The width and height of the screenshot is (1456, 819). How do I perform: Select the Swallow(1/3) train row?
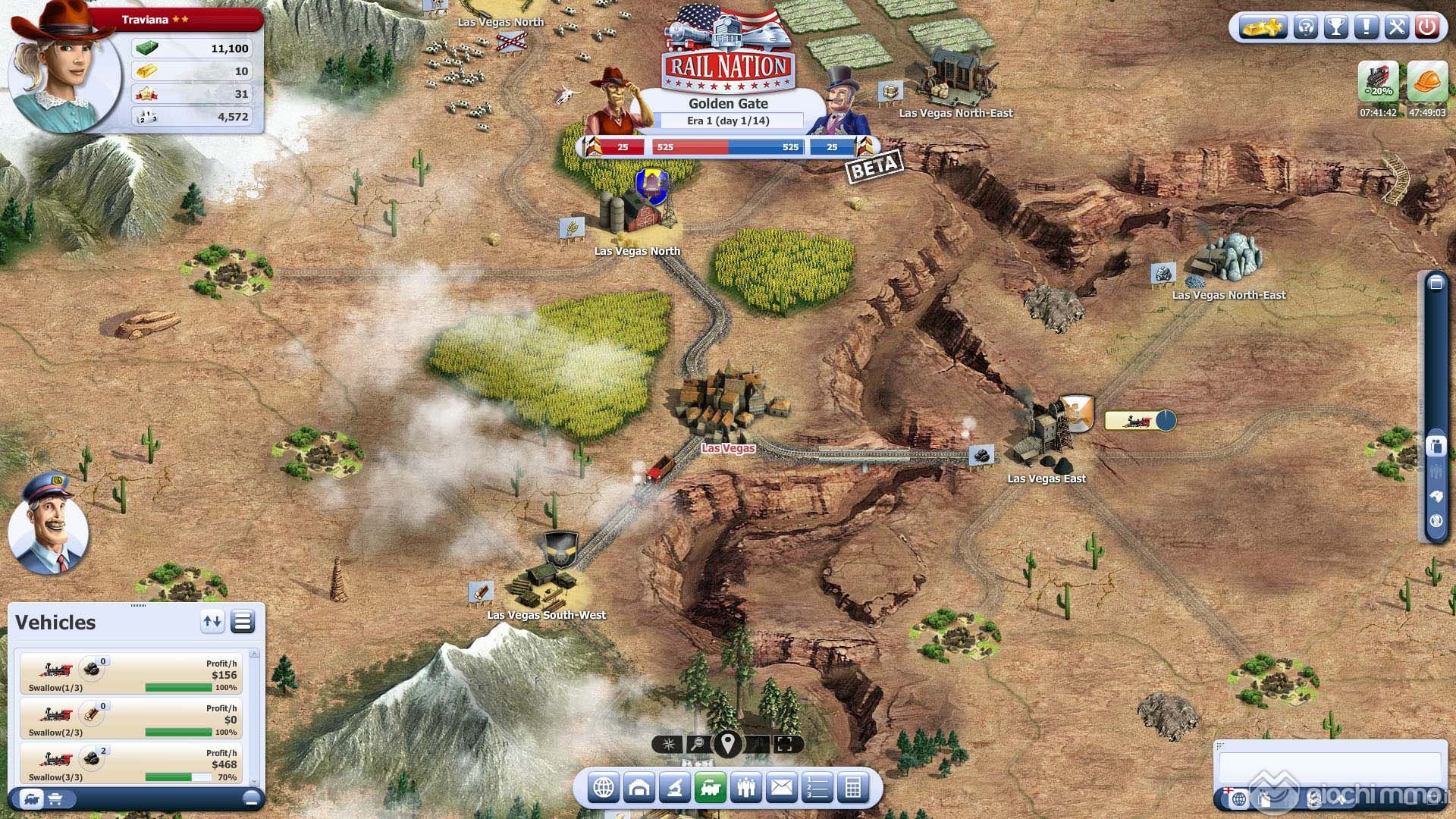click(x=131, y=674)
